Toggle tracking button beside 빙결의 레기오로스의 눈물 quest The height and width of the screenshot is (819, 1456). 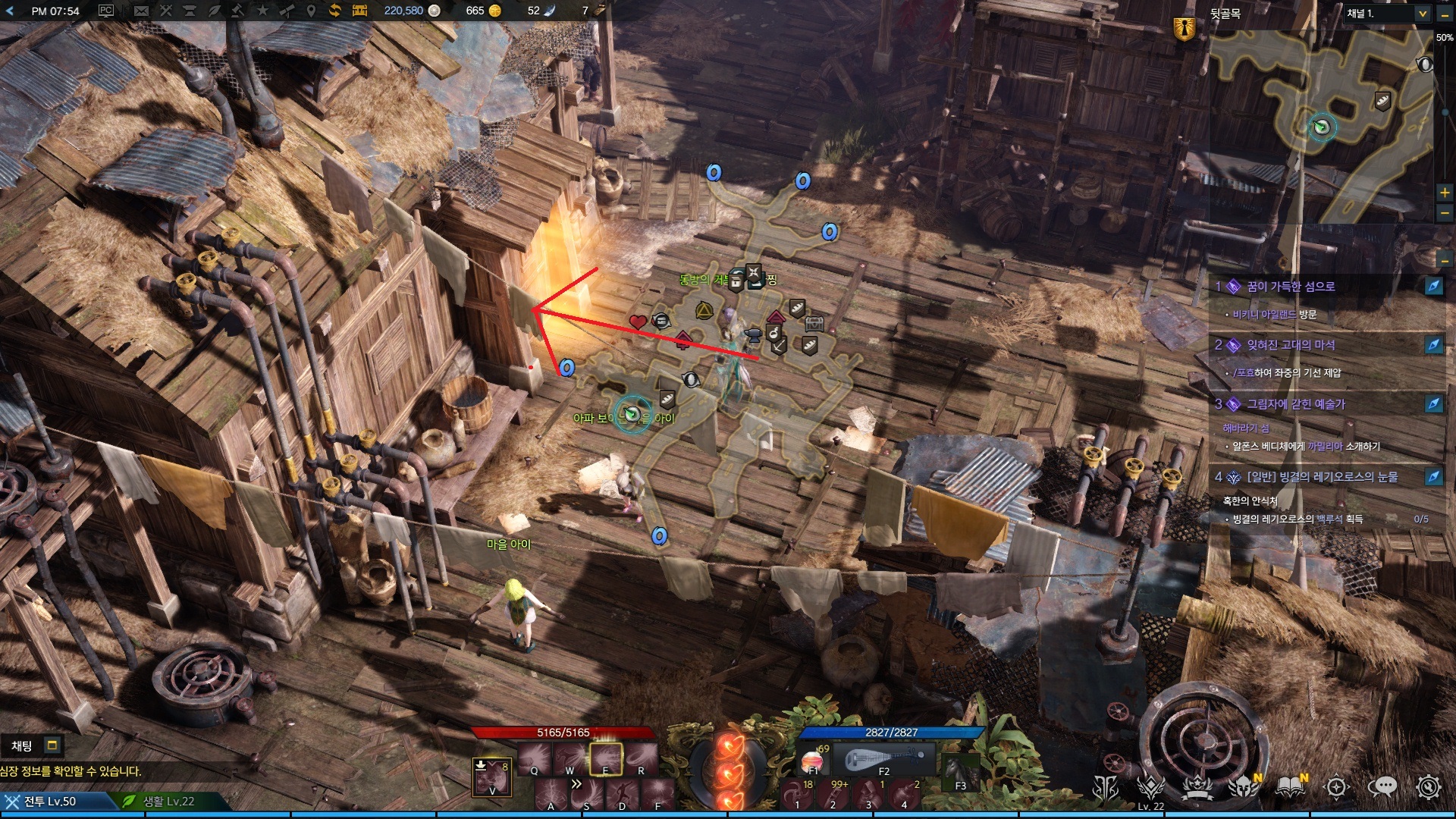click(x=1433, y=477)
